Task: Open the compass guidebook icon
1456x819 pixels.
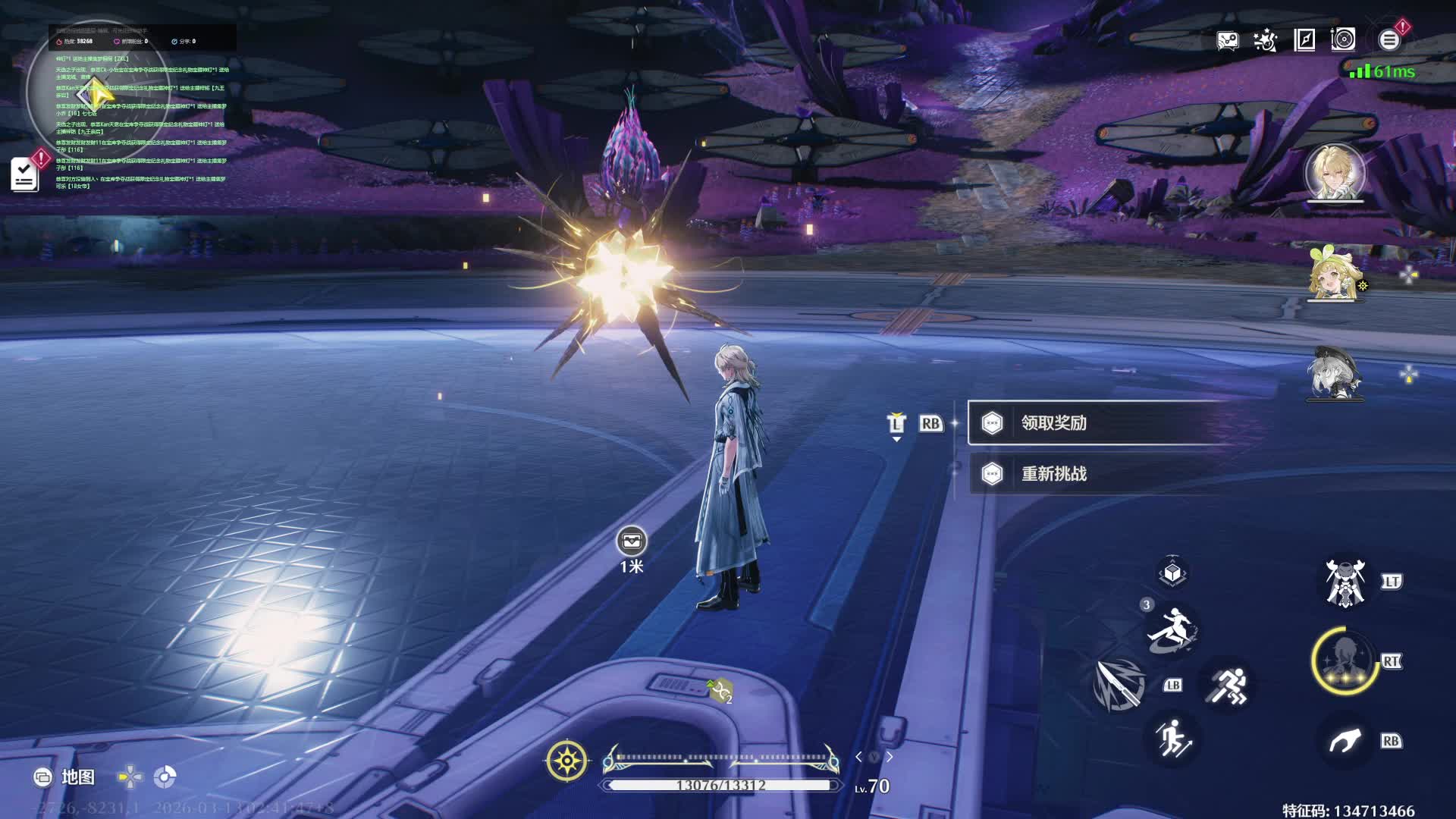Action: click(1304, 40)
